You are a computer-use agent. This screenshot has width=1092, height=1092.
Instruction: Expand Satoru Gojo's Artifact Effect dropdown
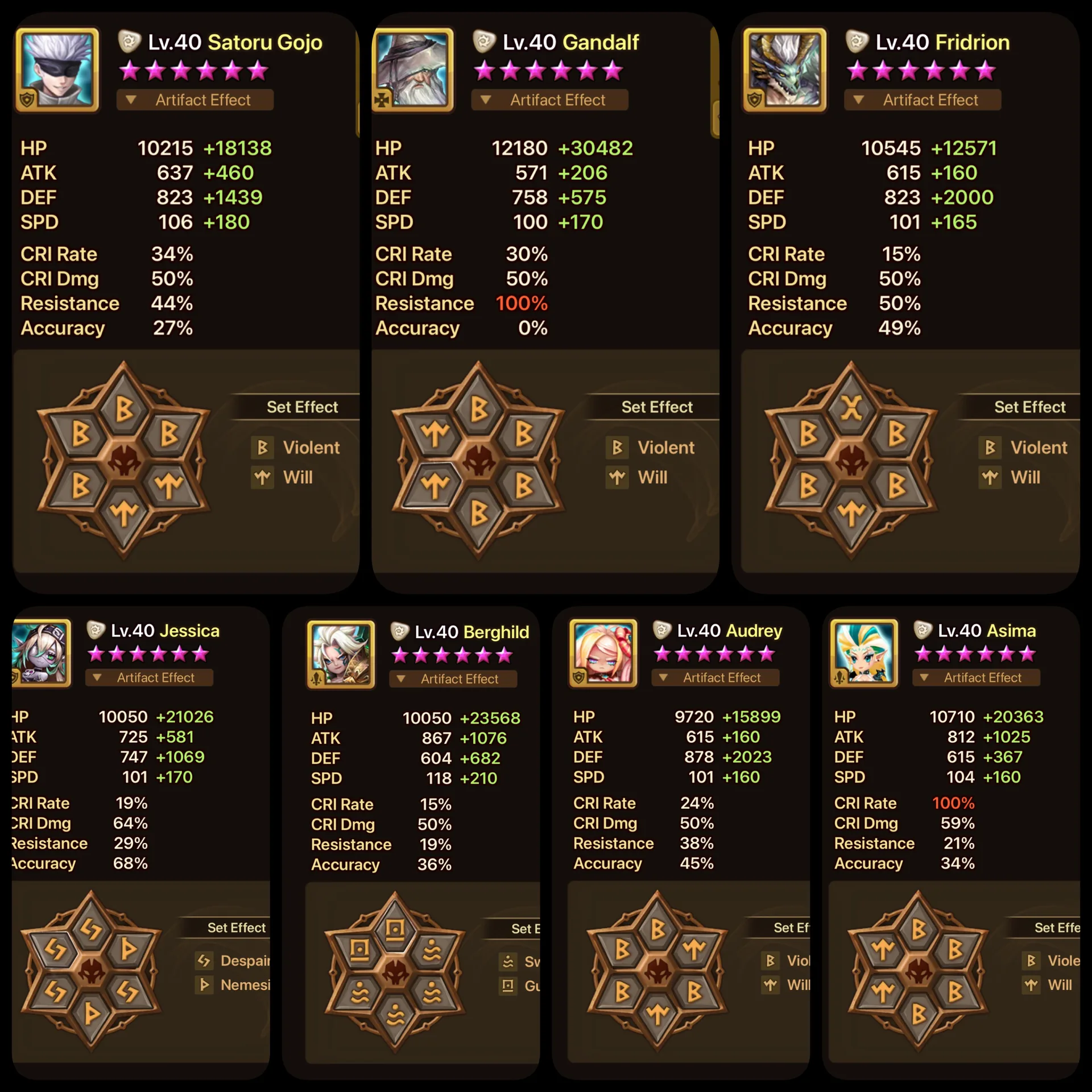(x=195, y=100)
